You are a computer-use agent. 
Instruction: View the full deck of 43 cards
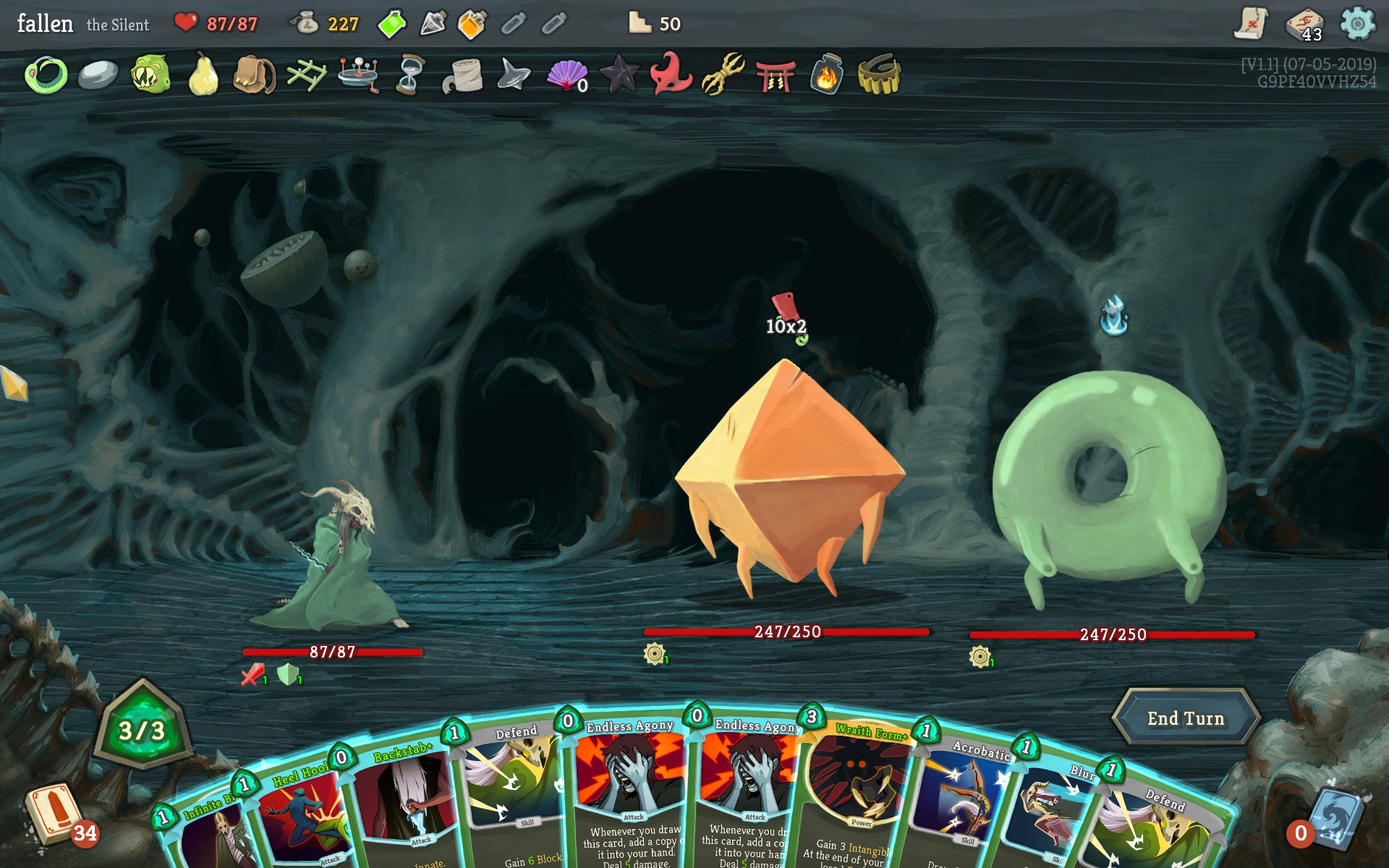coord(1304,25)
